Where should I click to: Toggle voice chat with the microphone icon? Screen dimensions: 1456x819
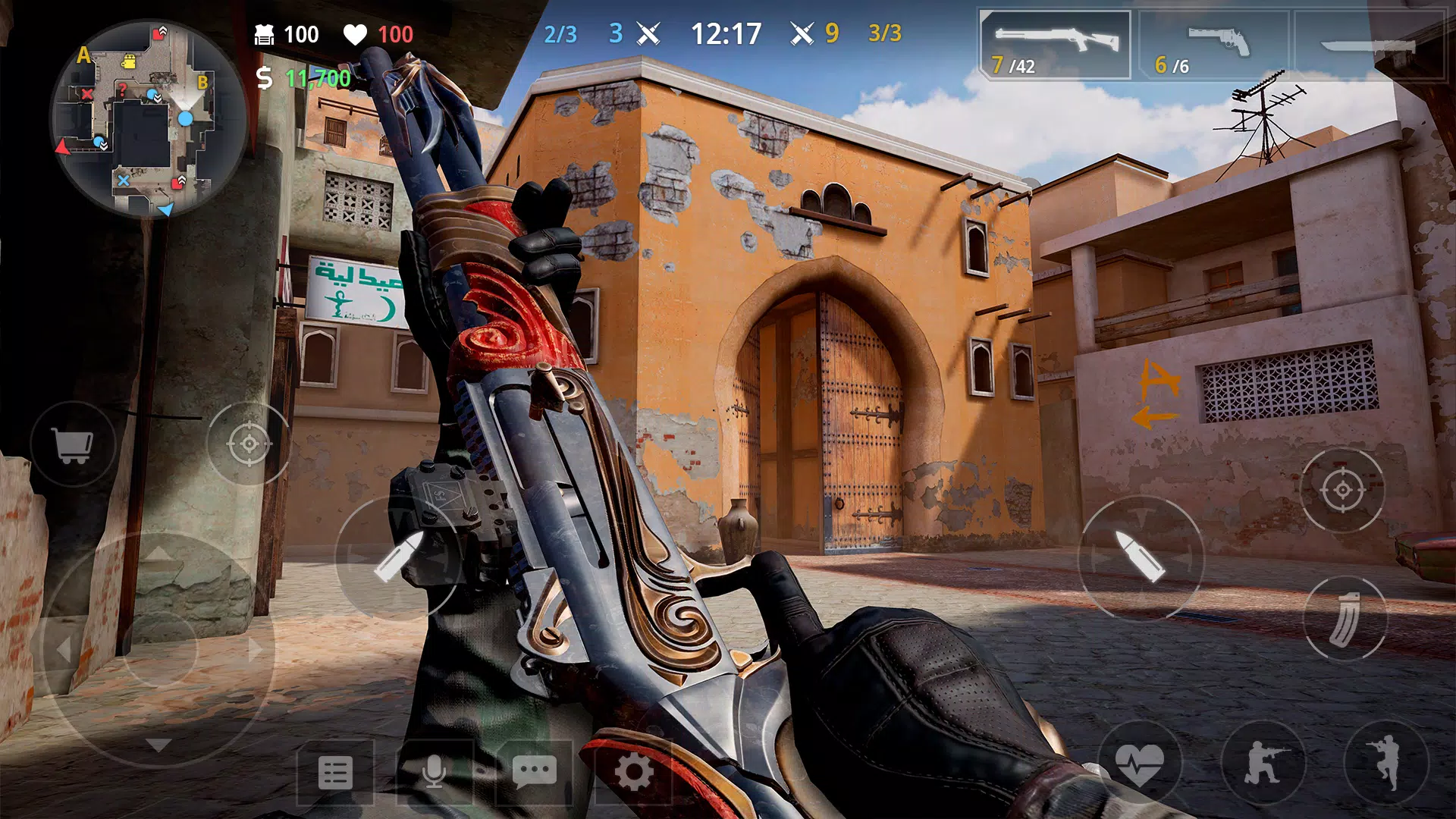435,772
